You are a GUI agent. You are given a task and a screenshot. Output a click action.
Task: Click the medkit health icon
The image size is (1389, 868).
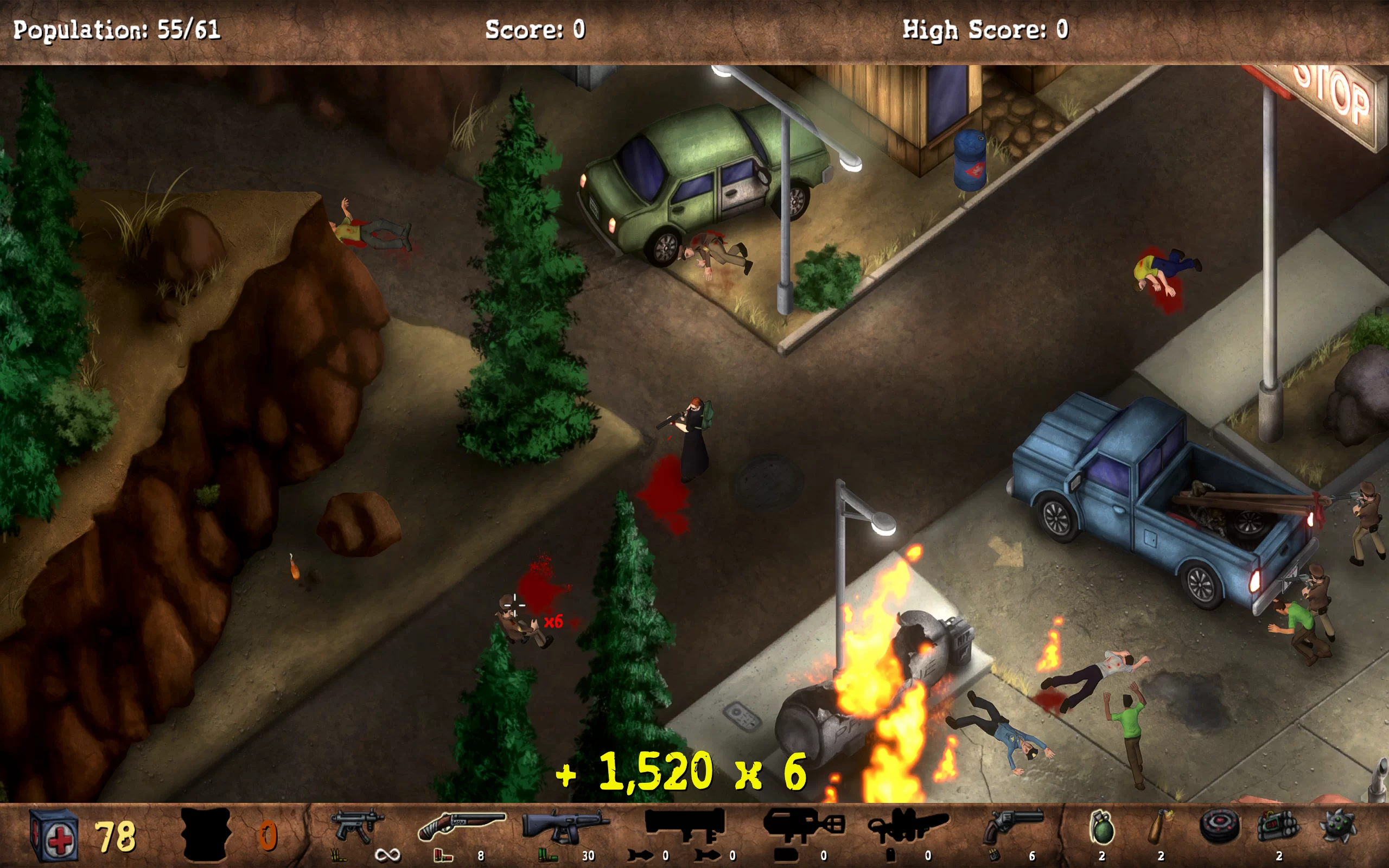point(53,836)
